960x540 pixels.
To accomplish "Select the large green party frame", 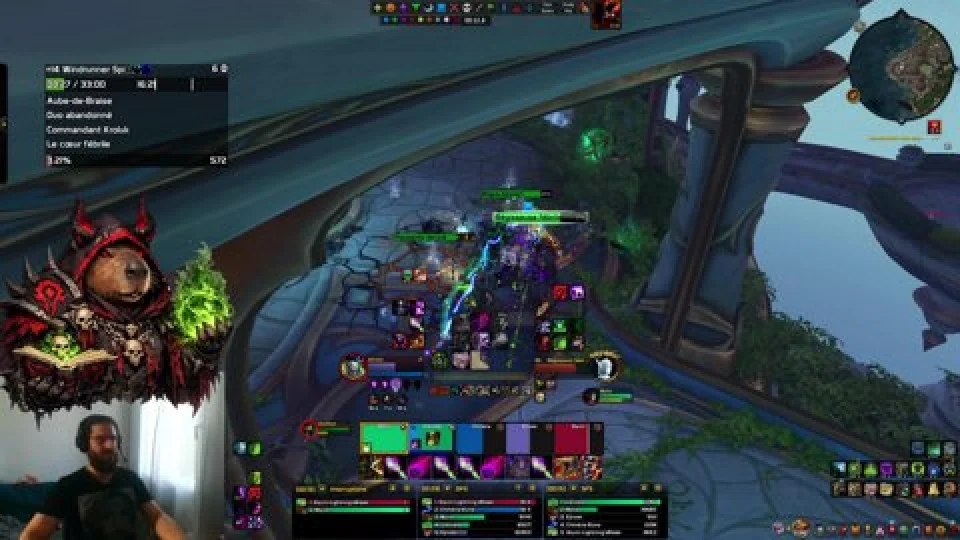I will click(x=384, y=438).
